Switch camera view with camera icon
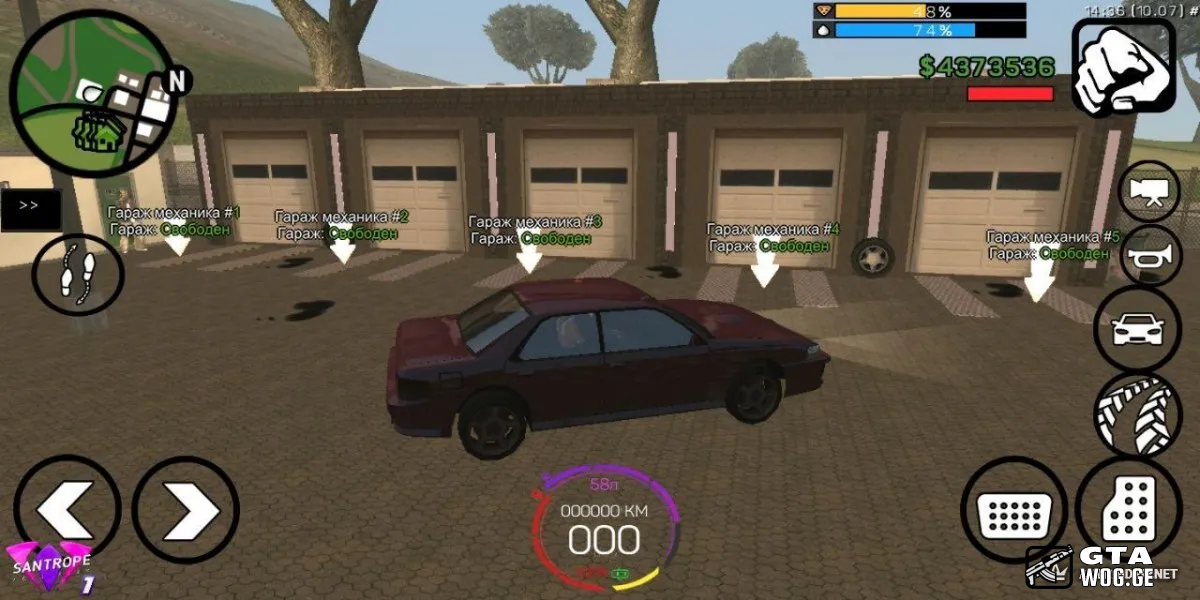 tap(1149, 191)
